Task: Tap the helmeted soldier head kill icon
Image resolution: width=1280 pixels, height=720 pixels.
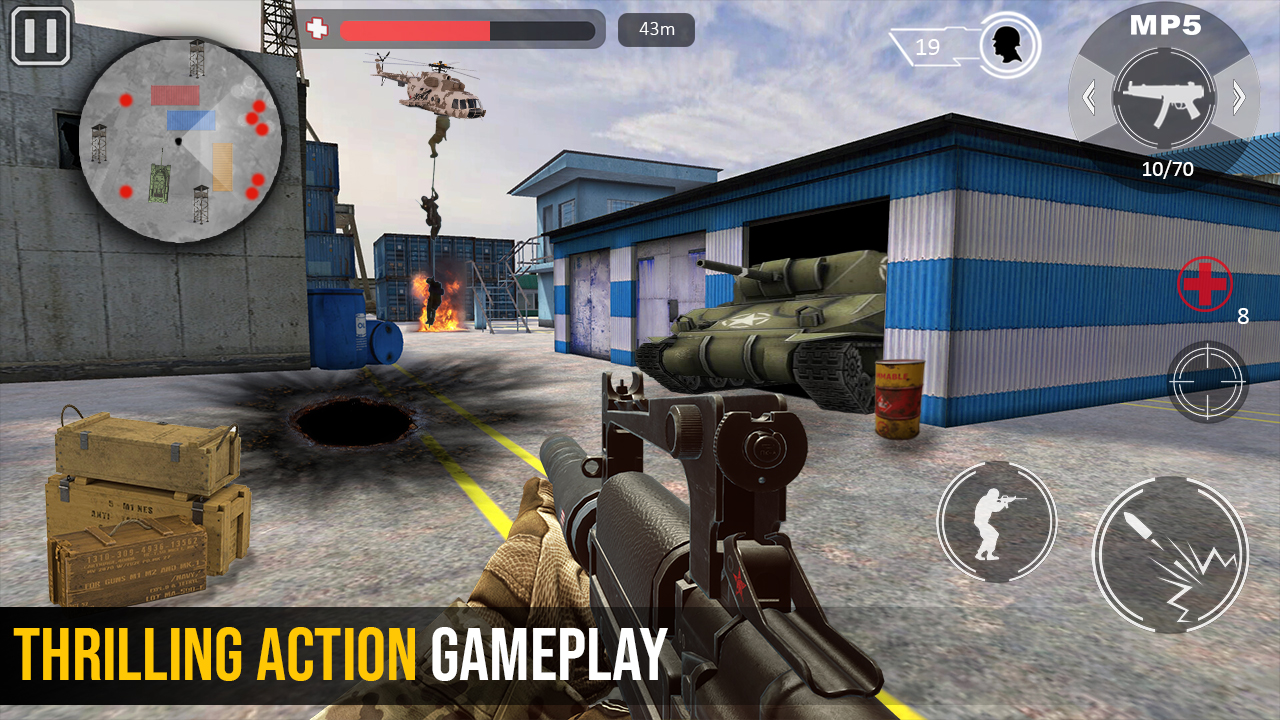Action: point(1006,42)
